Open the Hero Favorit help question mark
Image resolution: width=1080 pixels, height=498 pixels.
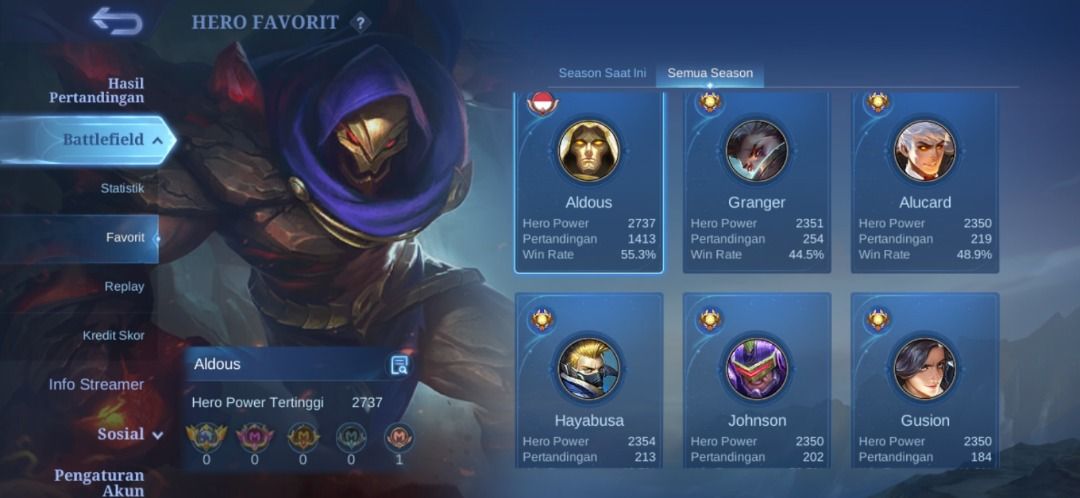[361, 23]
